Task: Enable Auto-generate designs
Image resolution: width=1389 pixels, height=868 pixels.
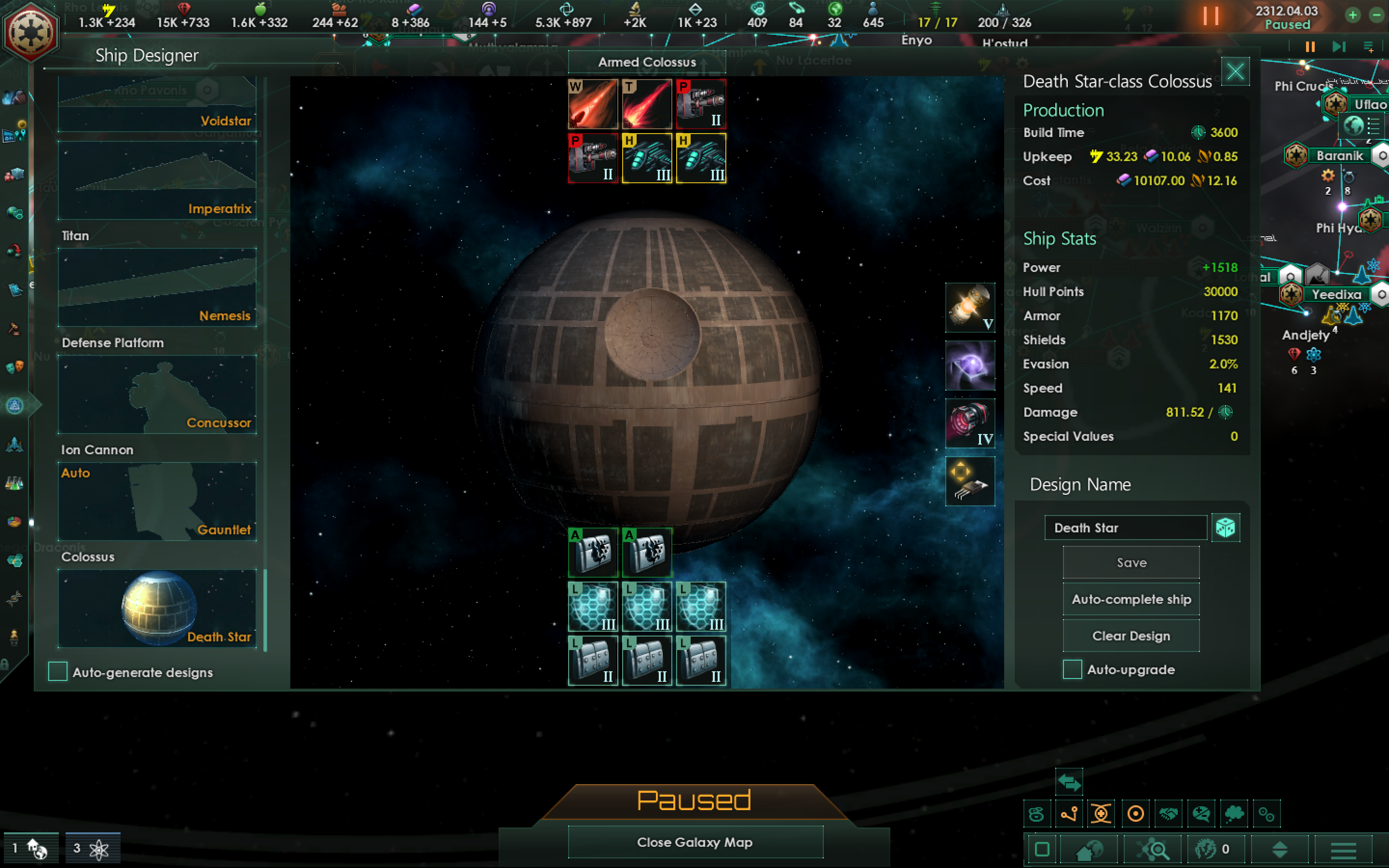Action: tap(57, 672)
